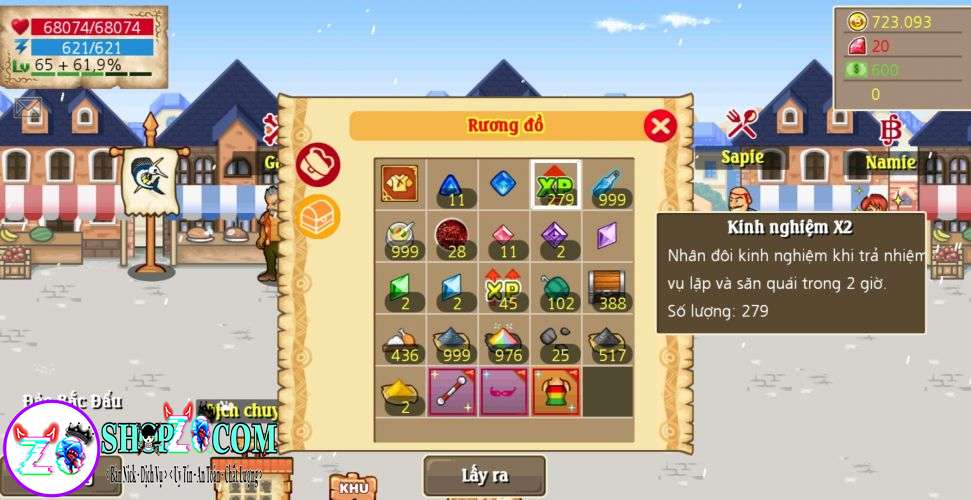Choose the double-arrow XP item (45)
971x500 pixels.
coord(504,289)
